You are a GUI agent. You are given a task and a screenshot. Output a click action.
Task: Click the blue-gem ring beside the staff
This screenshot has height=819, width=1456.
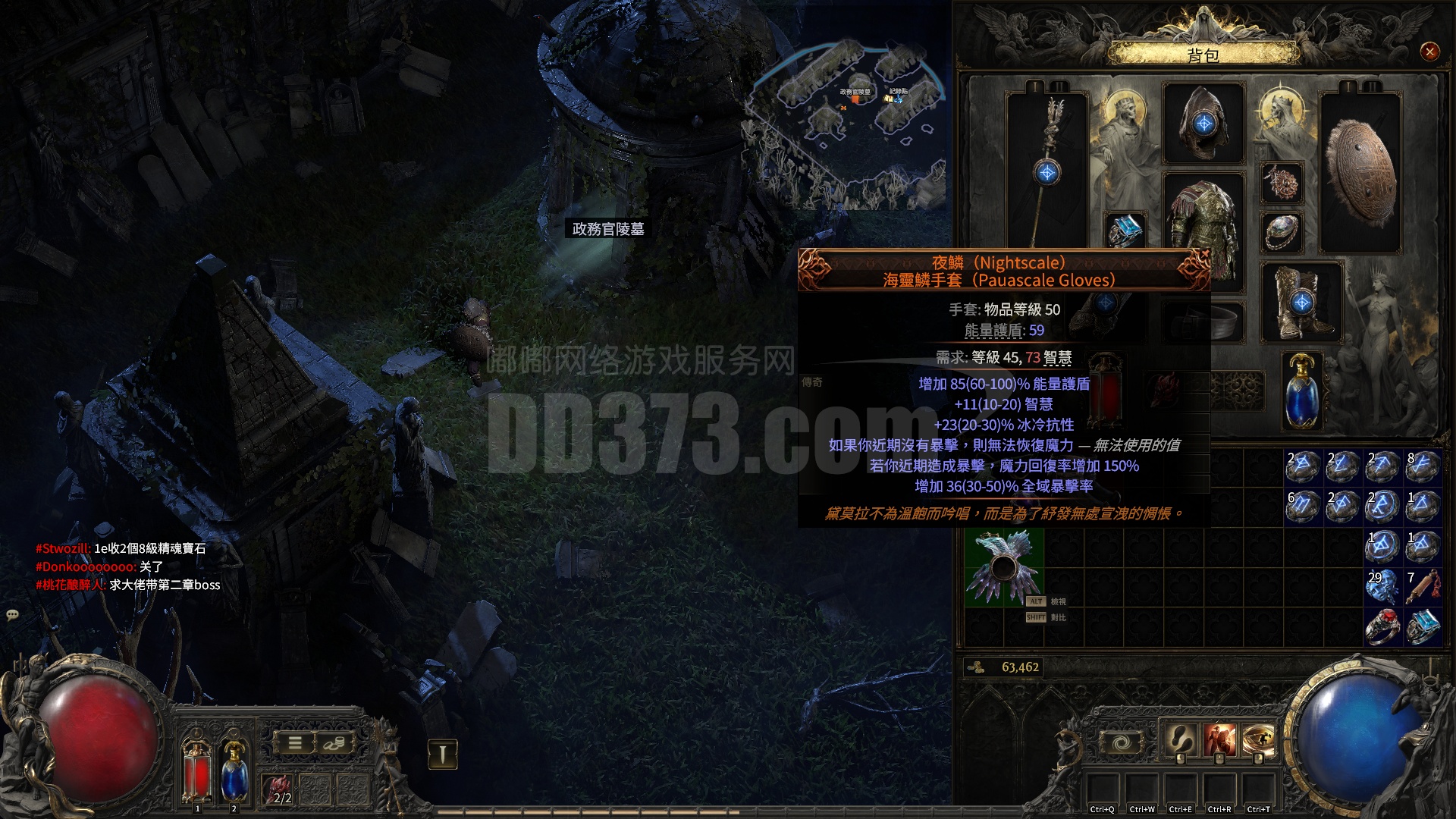click(1125, 230)
